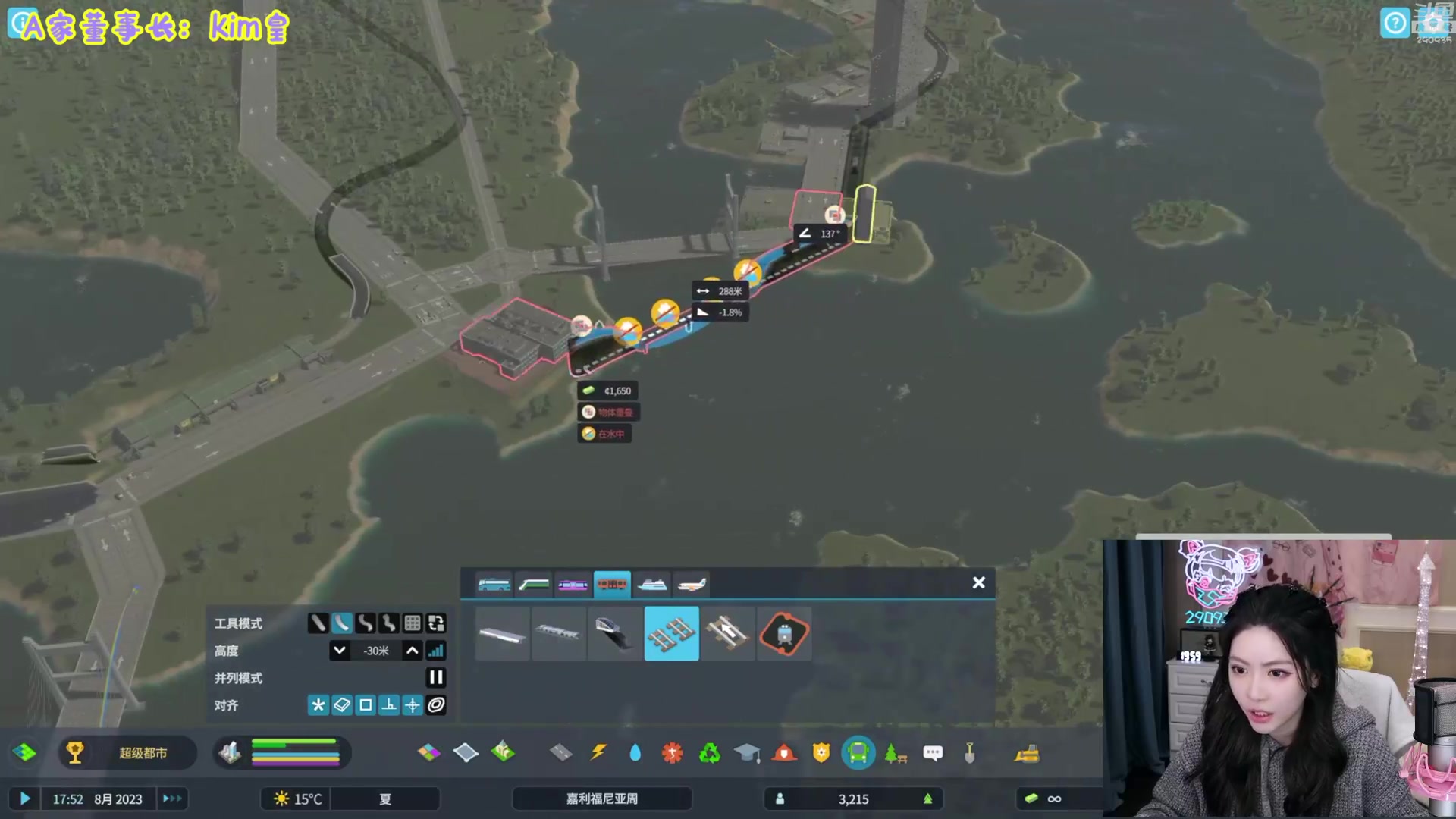
Task: Raise the track elevation
Action: [412, 651]
